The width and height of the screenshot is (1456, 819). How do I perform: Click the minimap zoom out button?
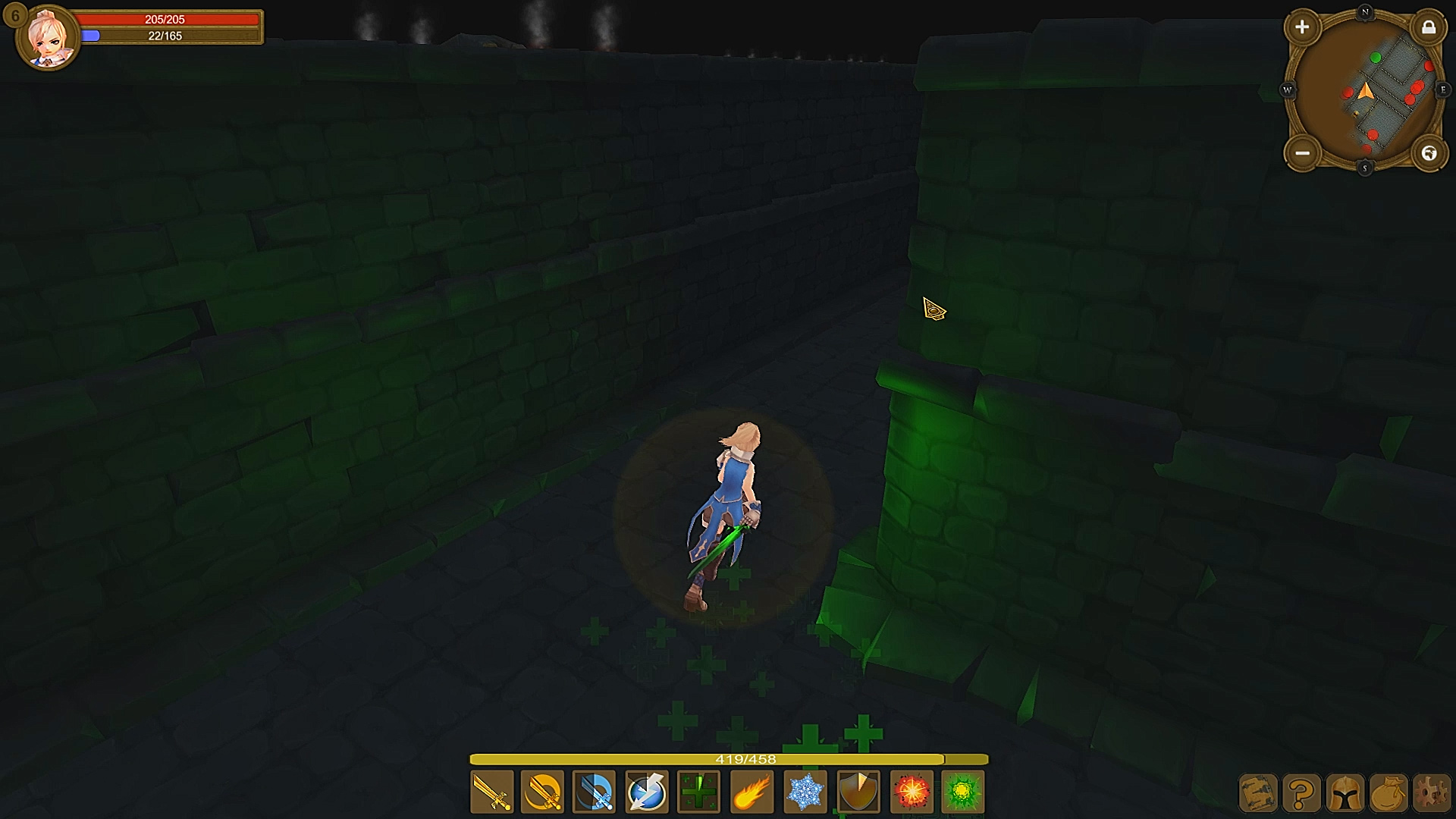1303,154
